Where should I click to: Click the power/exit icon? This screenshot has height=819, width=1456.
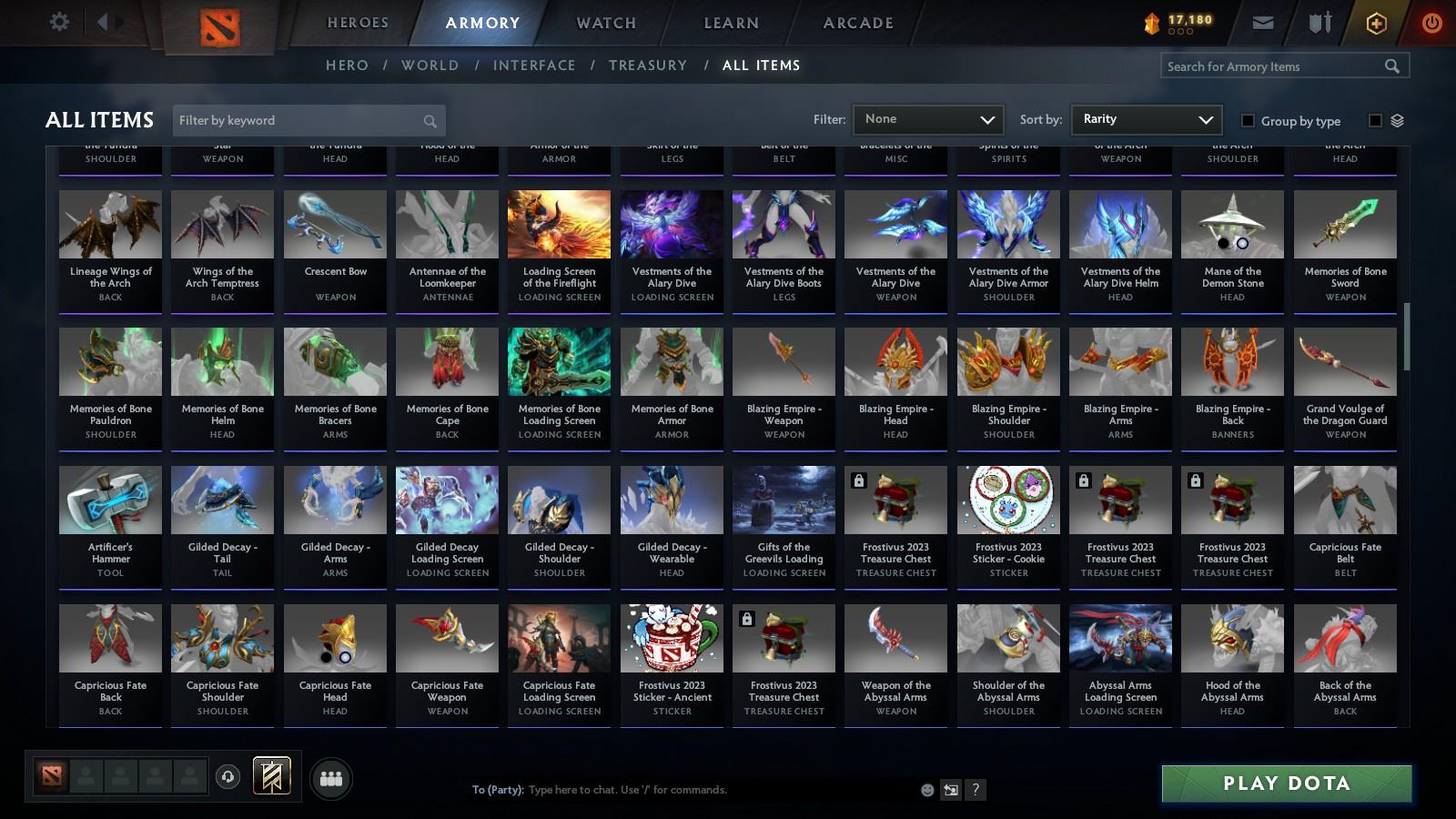point(1431,22)
